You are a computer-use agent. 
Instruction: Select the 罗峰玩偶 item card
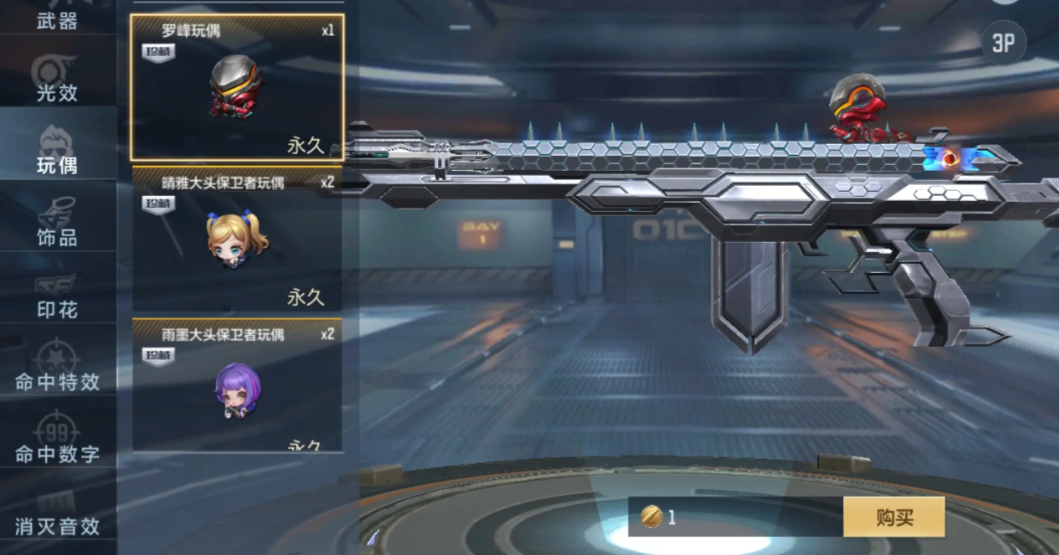coord(237,88)
